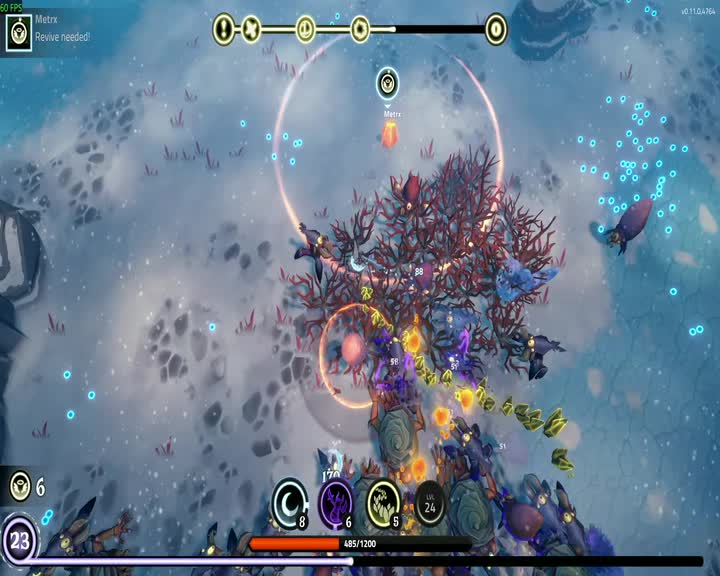Trigger the green leaf vine ability
Screen dimensions: 720x576
coord(384,501)
